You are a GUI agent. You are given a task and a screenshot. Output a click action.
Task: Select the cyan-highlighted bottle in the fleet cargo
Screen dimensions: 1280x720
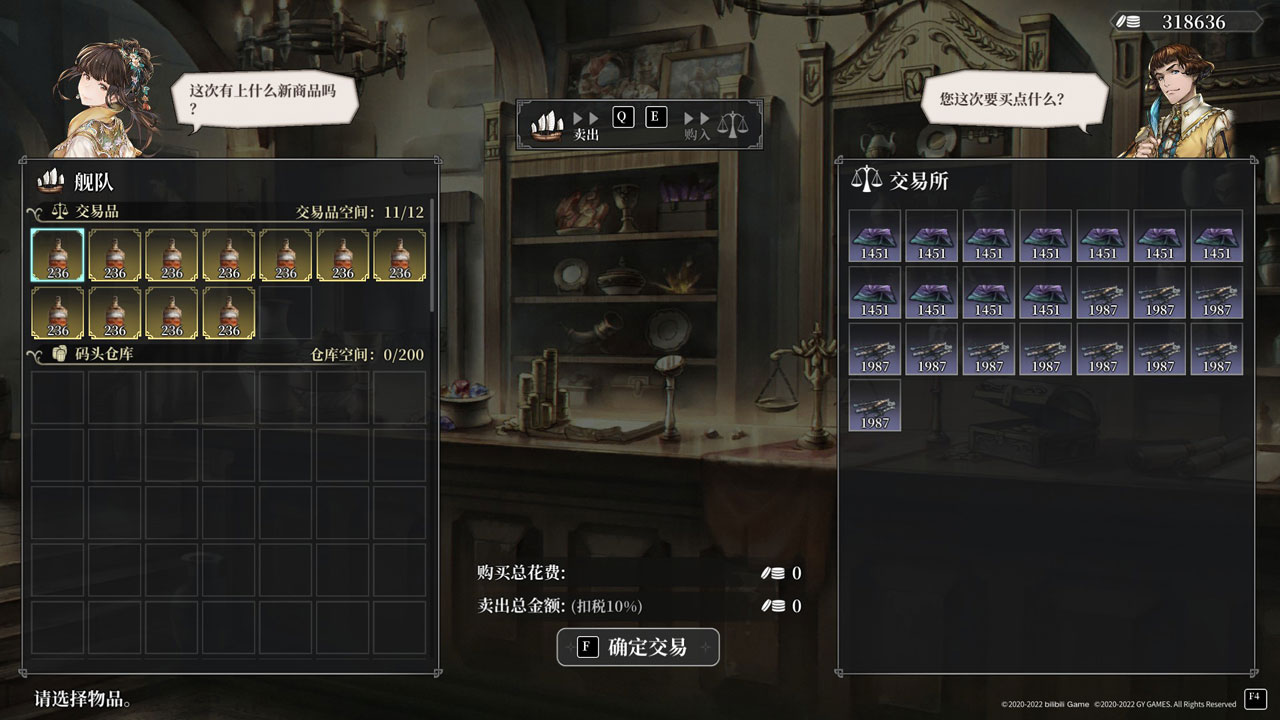tap(58, 255)
